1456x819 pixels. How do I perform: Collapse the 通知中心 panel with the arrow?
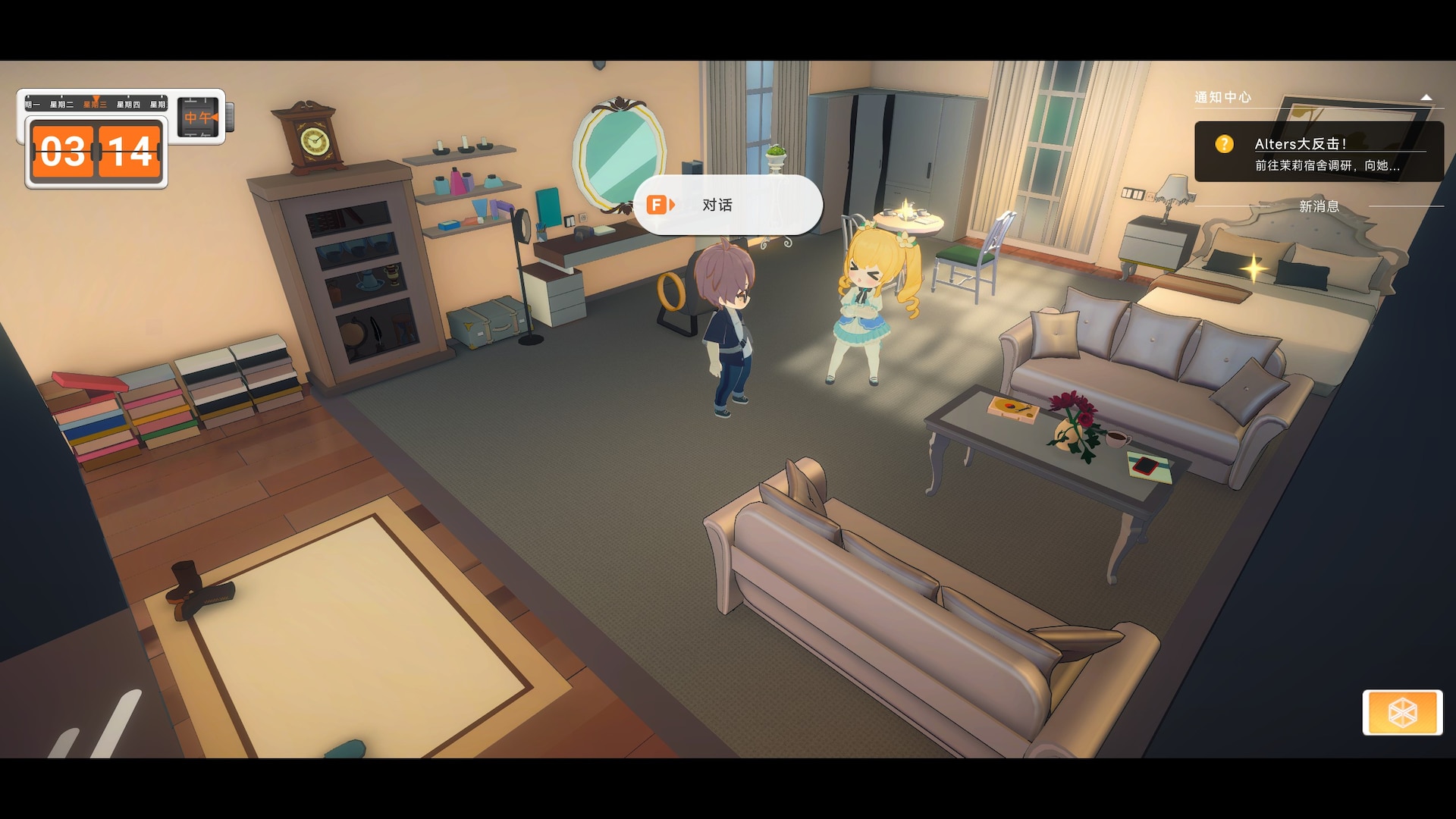pyautogui.click(x=1426, y=98)
